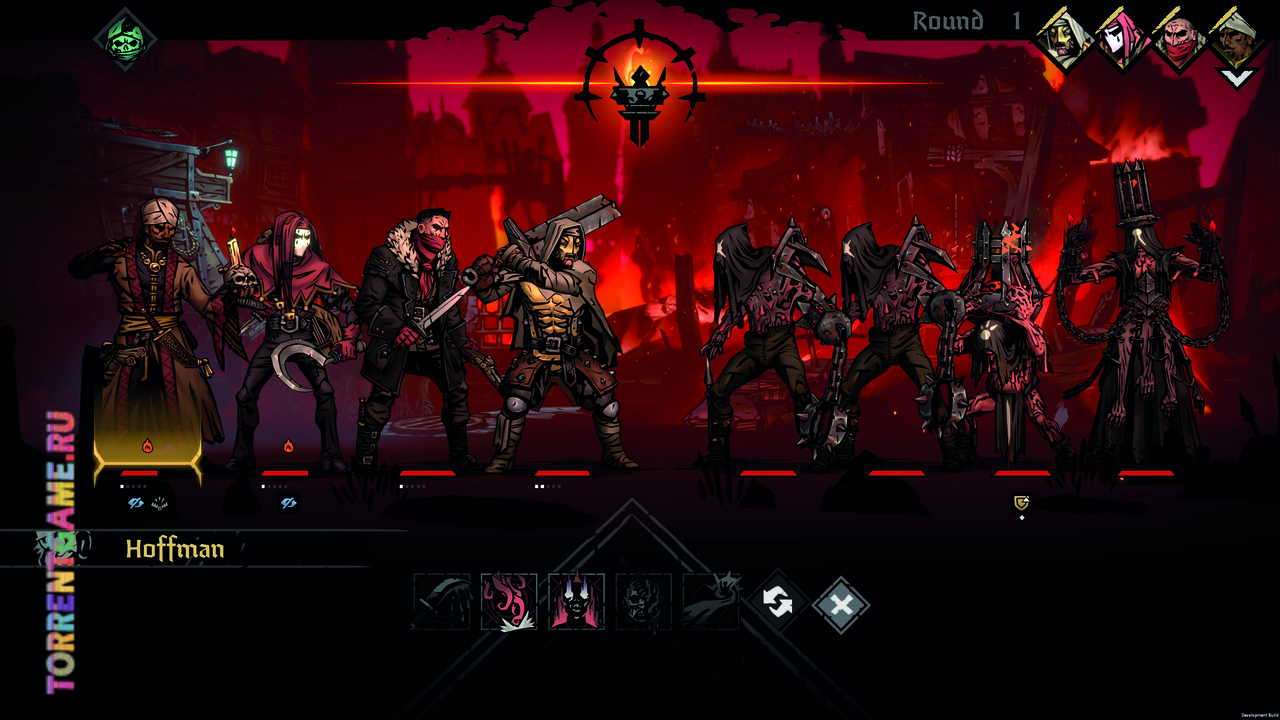Activate the horned demon face skill
1280x720 pixels.
tap(576, 602)
